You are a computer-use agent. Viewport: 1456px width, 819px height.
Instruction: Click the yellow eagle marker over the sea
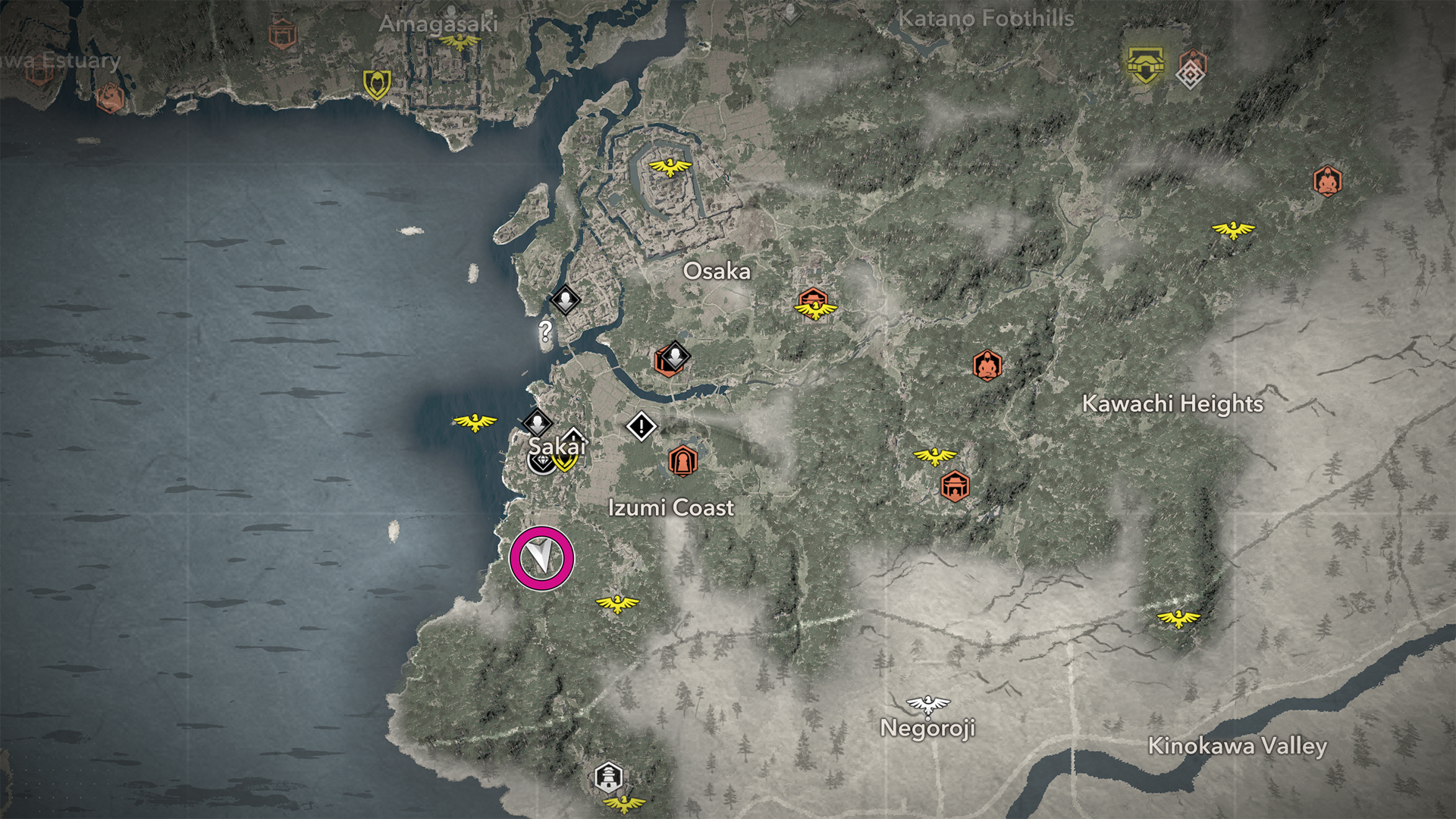475,422
